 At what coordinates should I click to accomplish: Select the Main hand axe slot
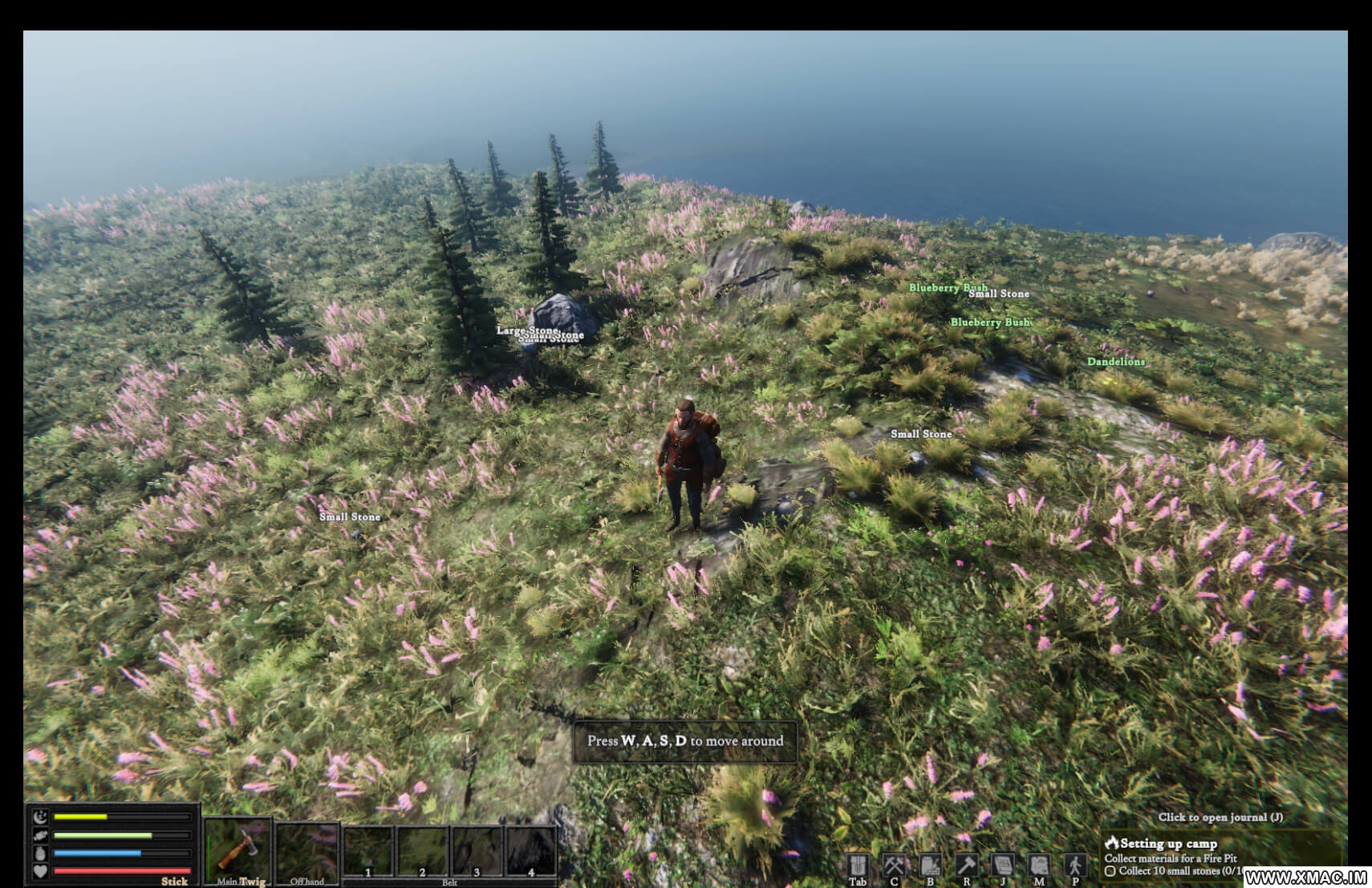[237, 850]
